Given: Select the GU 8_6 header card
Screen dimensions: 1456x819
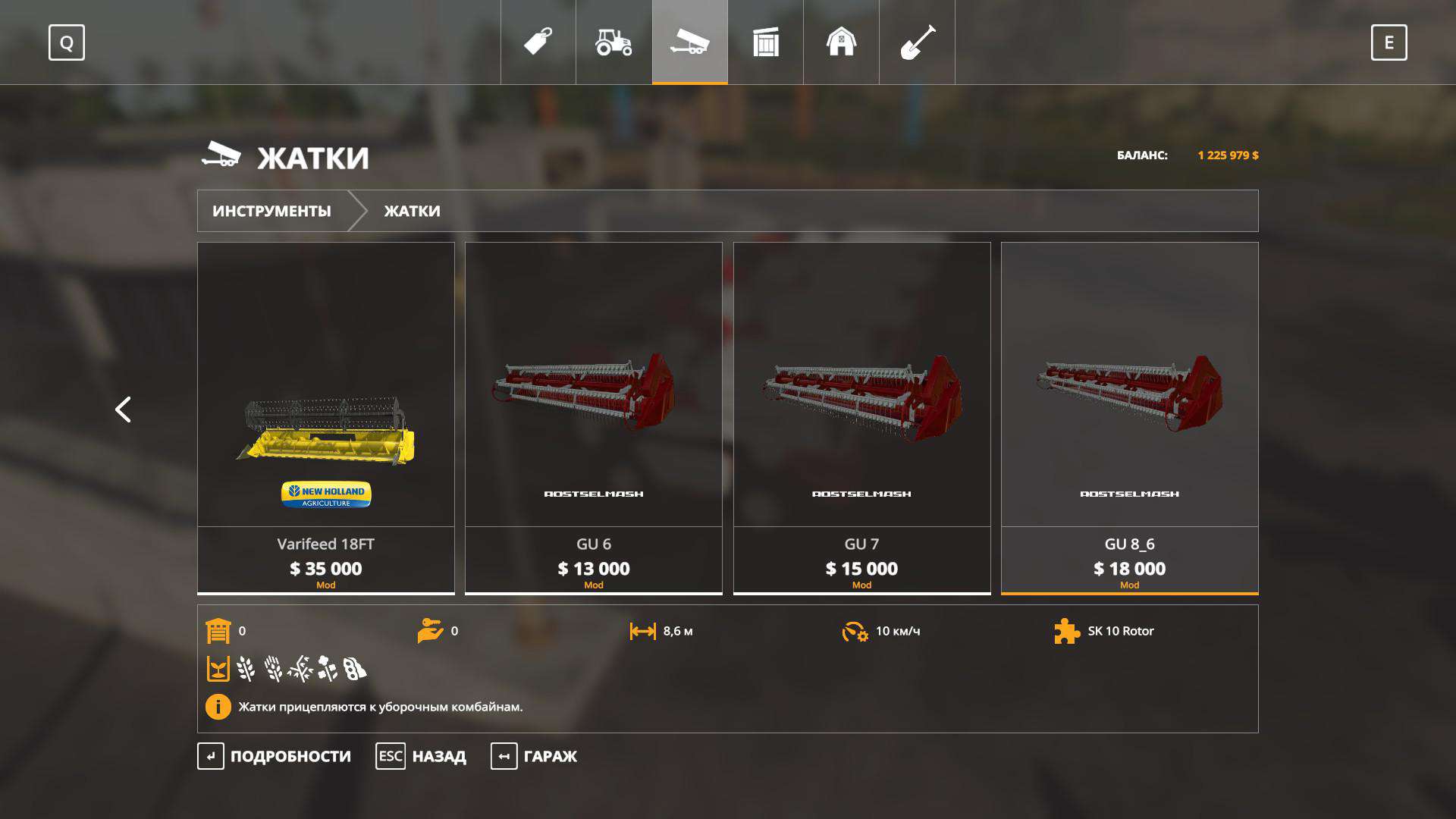Looking at the screenshot, I should coord(1129,417).
